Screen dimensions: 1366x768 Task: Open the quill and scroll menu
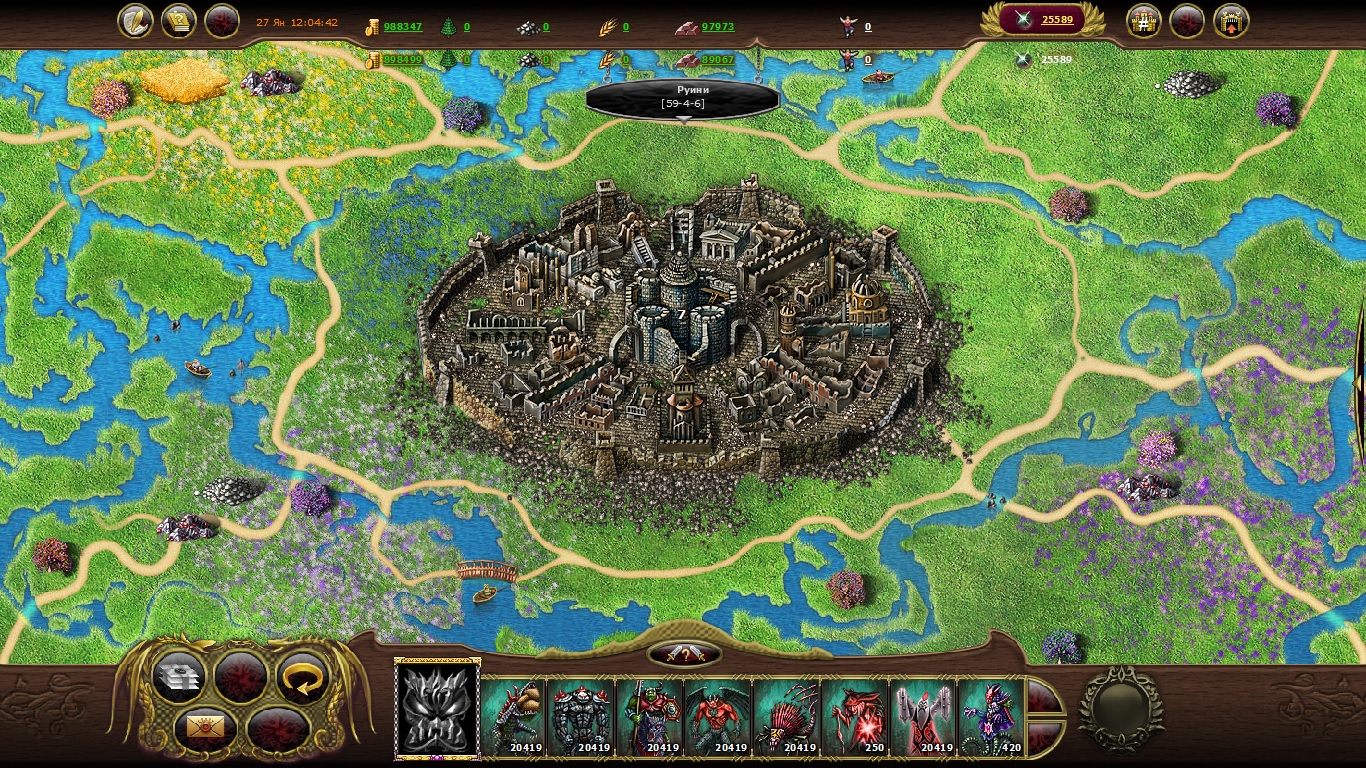tap(135, 21)
